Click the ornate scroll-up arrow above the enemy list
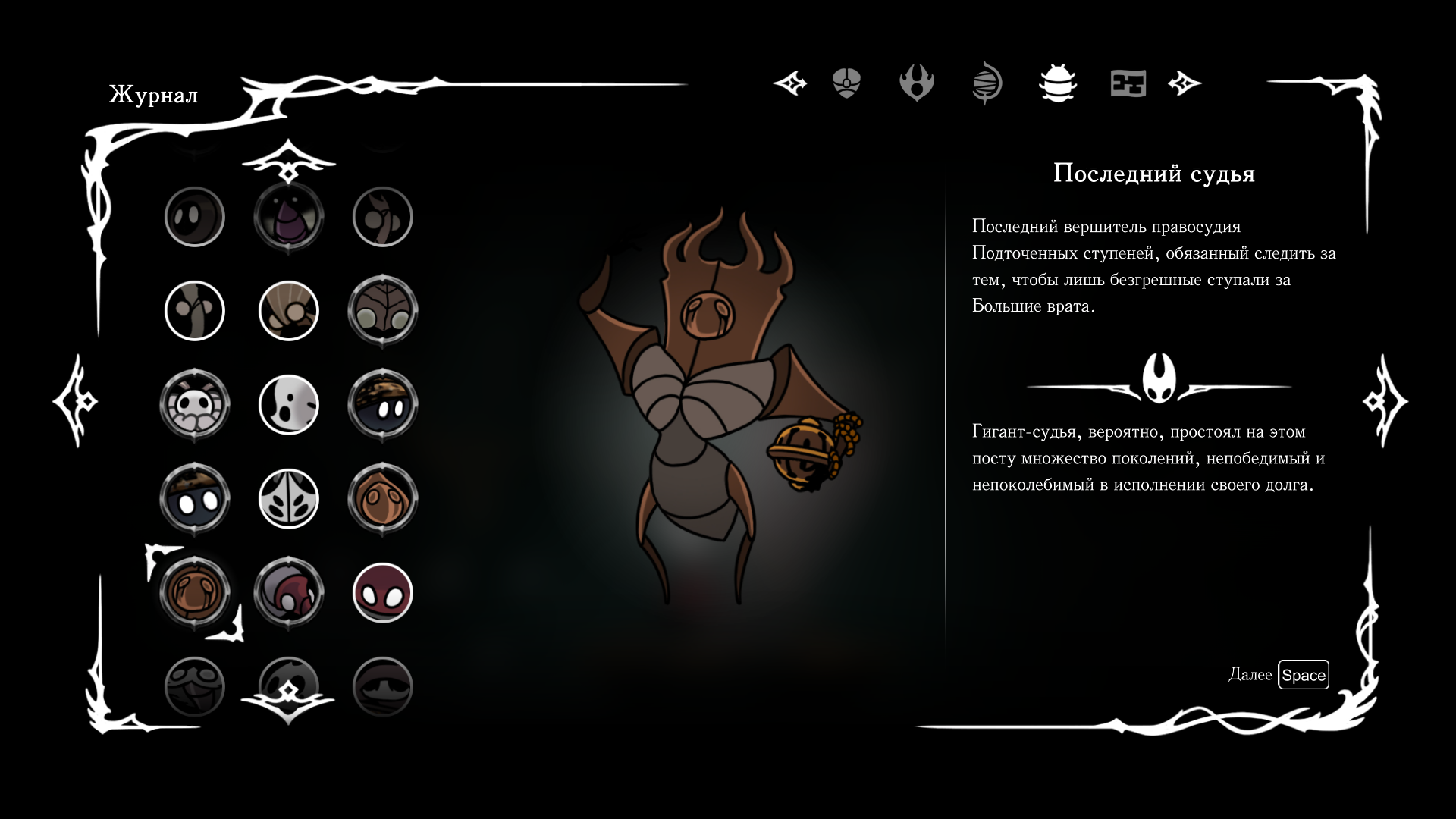Image resolution: width=1456 pixels, height=819 pixels. click(x=288, y=161)
